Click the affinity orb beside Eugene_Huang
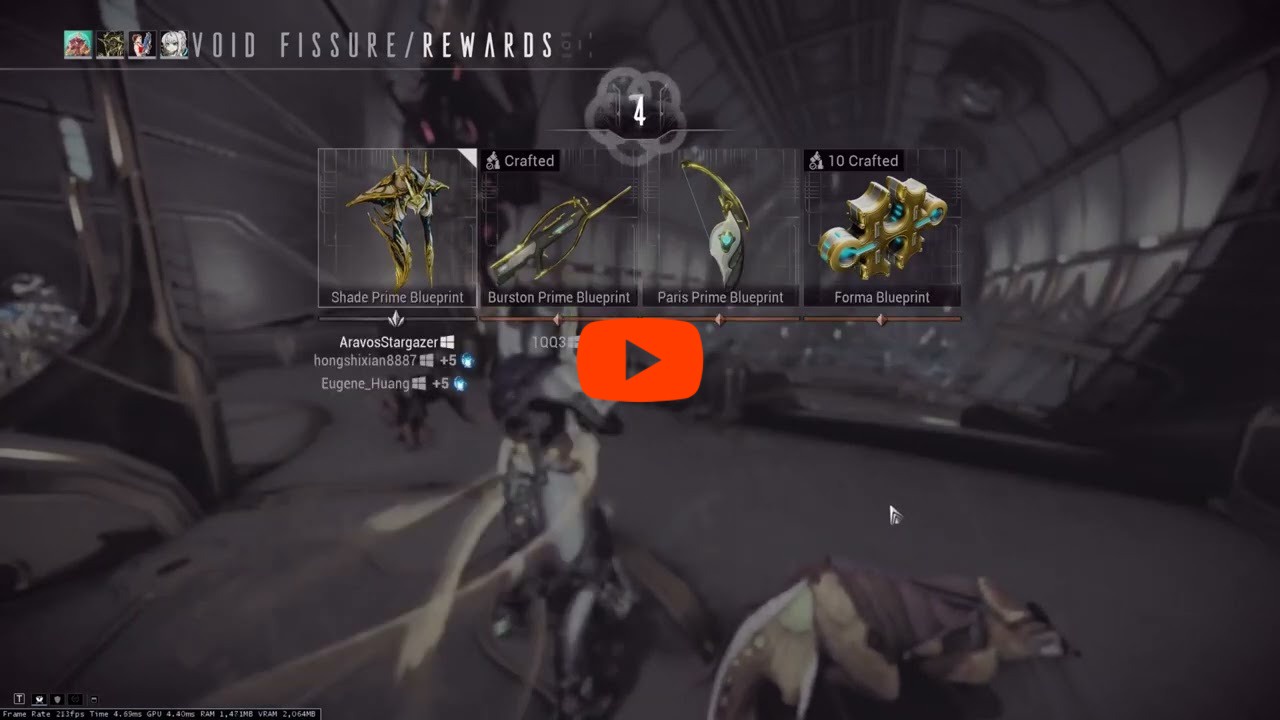Screen dimensions: 1280x720 459,383
